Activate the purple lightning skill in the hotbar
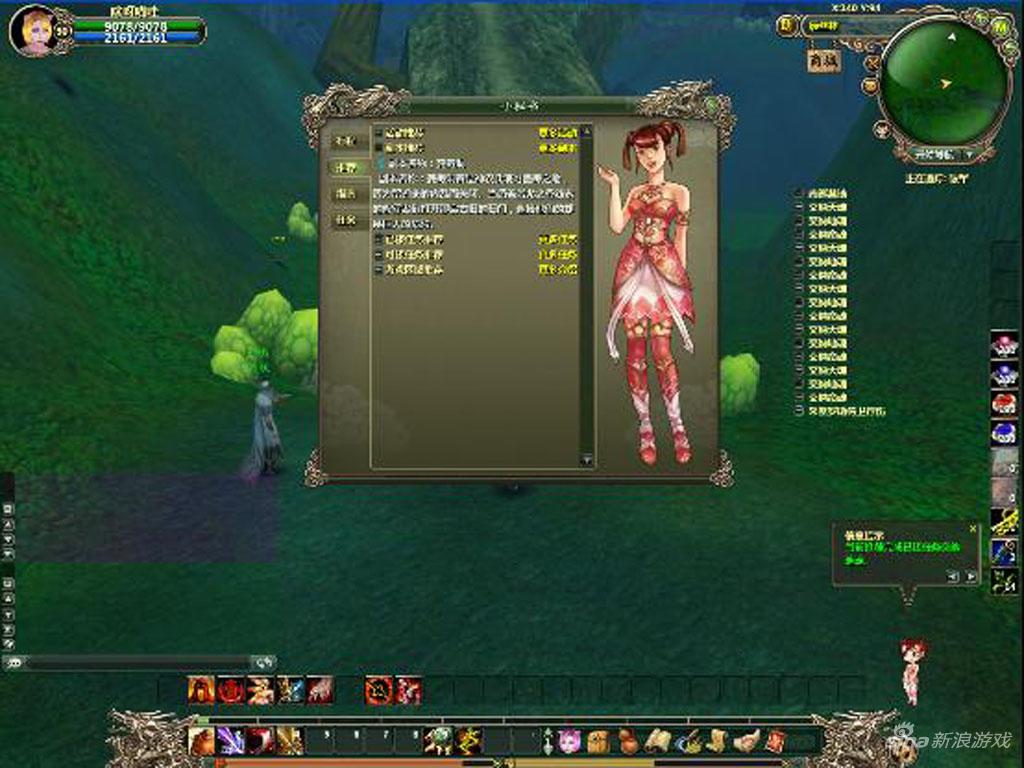 click(x=233, y=741)
